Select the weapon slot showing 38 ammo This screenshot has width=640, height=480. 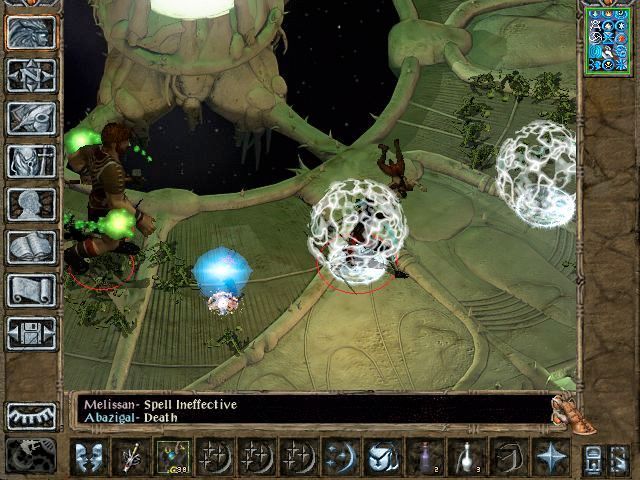pos(172,457)
